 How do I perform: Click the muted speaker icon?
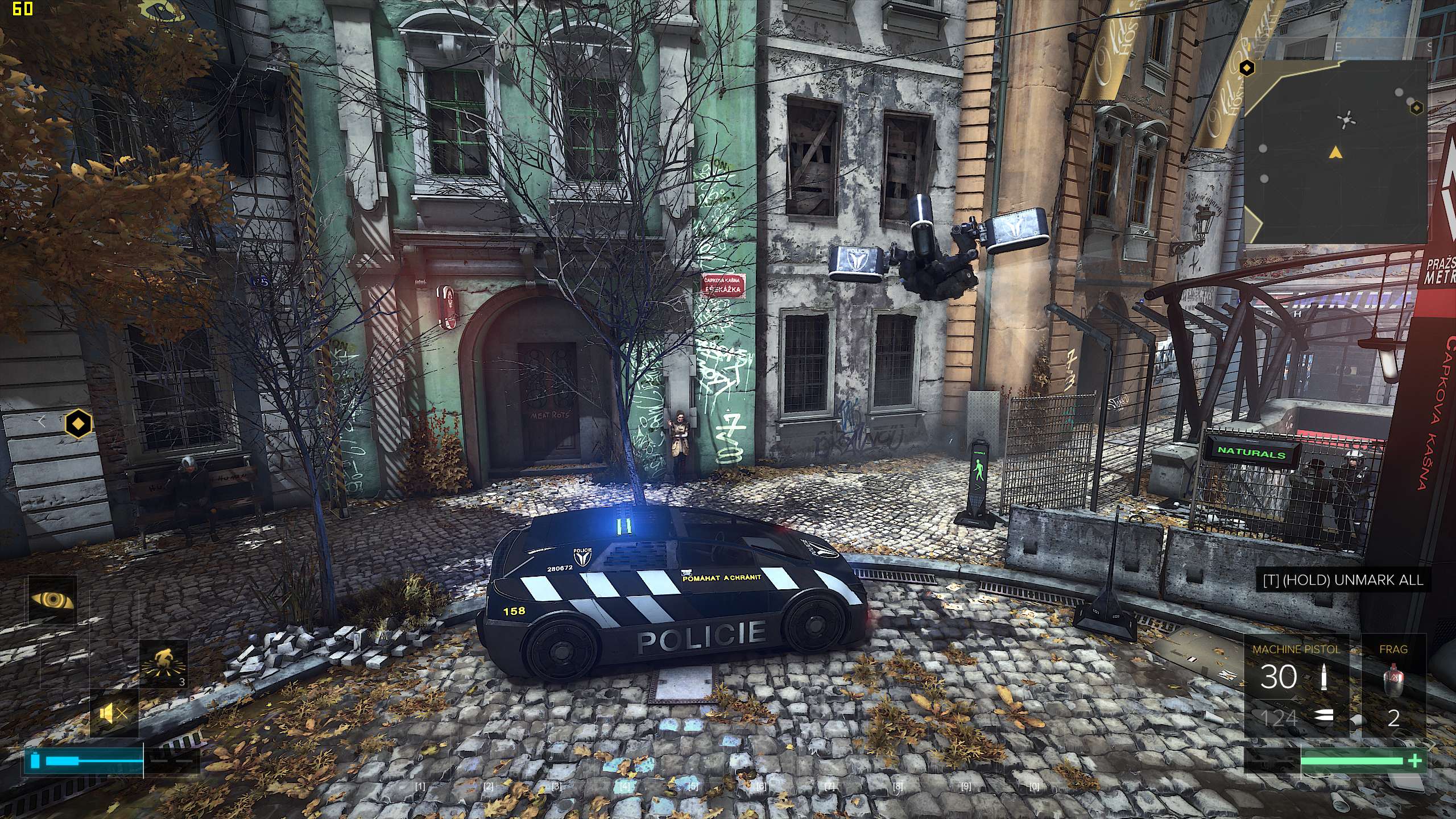point(114,714)
